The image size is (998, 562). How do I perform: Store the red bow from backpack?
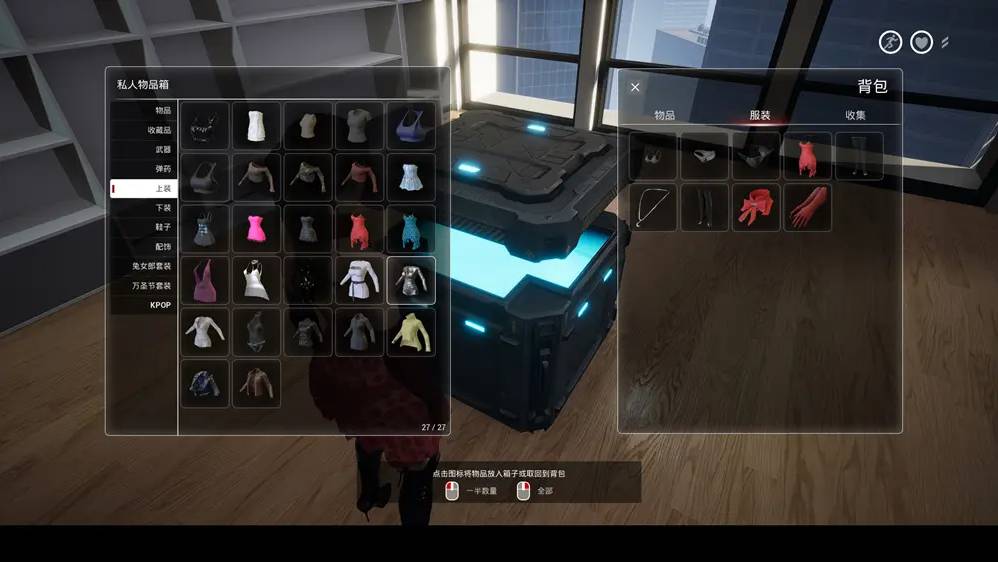click(x=756, y=207)
